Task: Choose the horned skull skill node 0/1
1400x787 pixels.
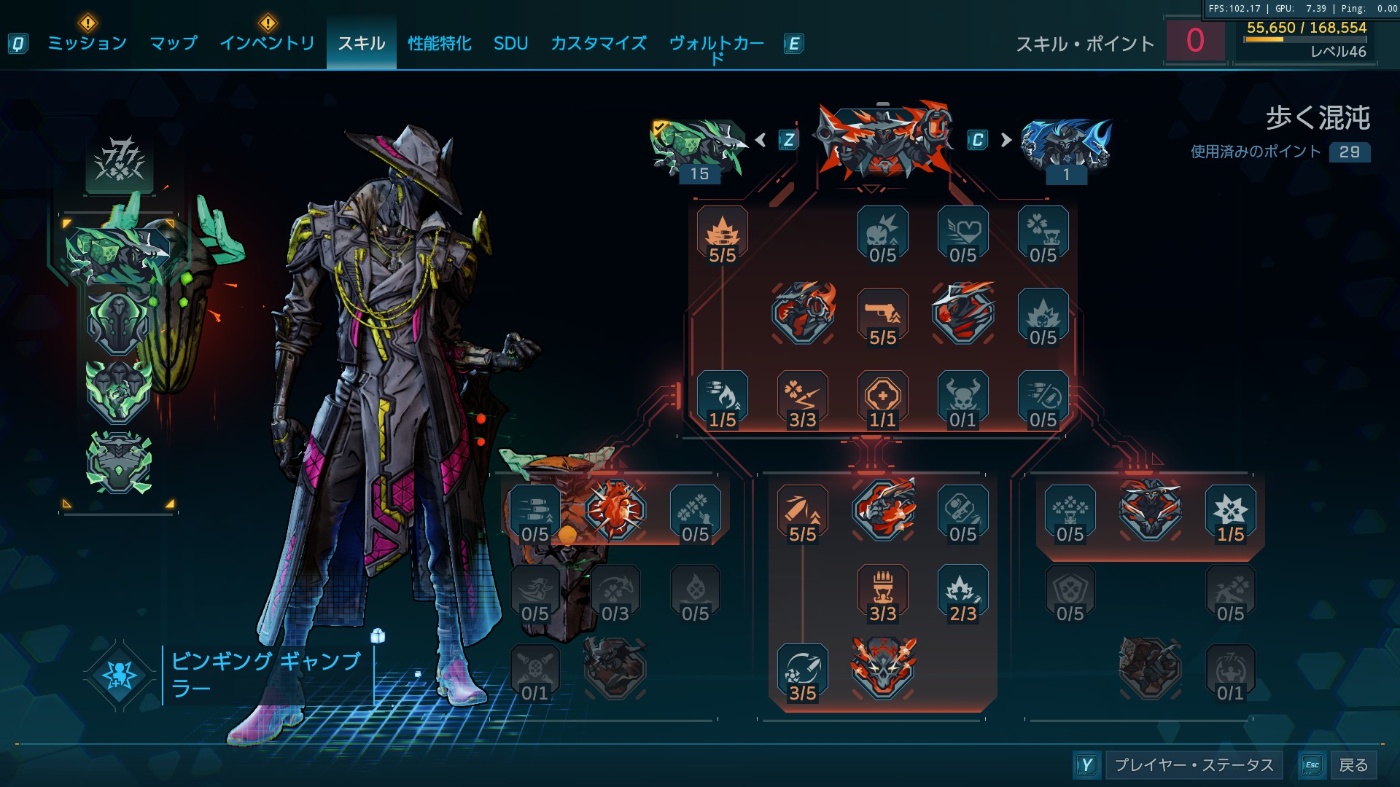Action: [962, 398]
